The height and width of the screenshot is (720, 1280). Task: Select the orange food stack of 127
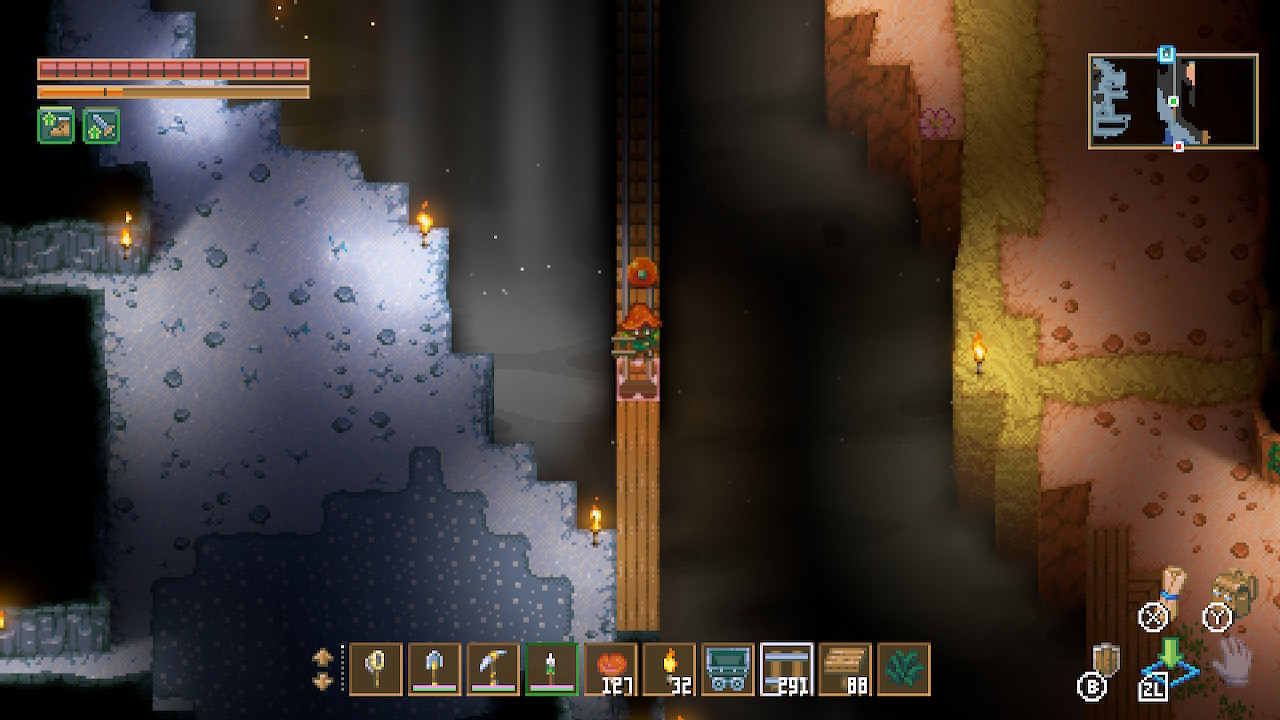(610, 669)
